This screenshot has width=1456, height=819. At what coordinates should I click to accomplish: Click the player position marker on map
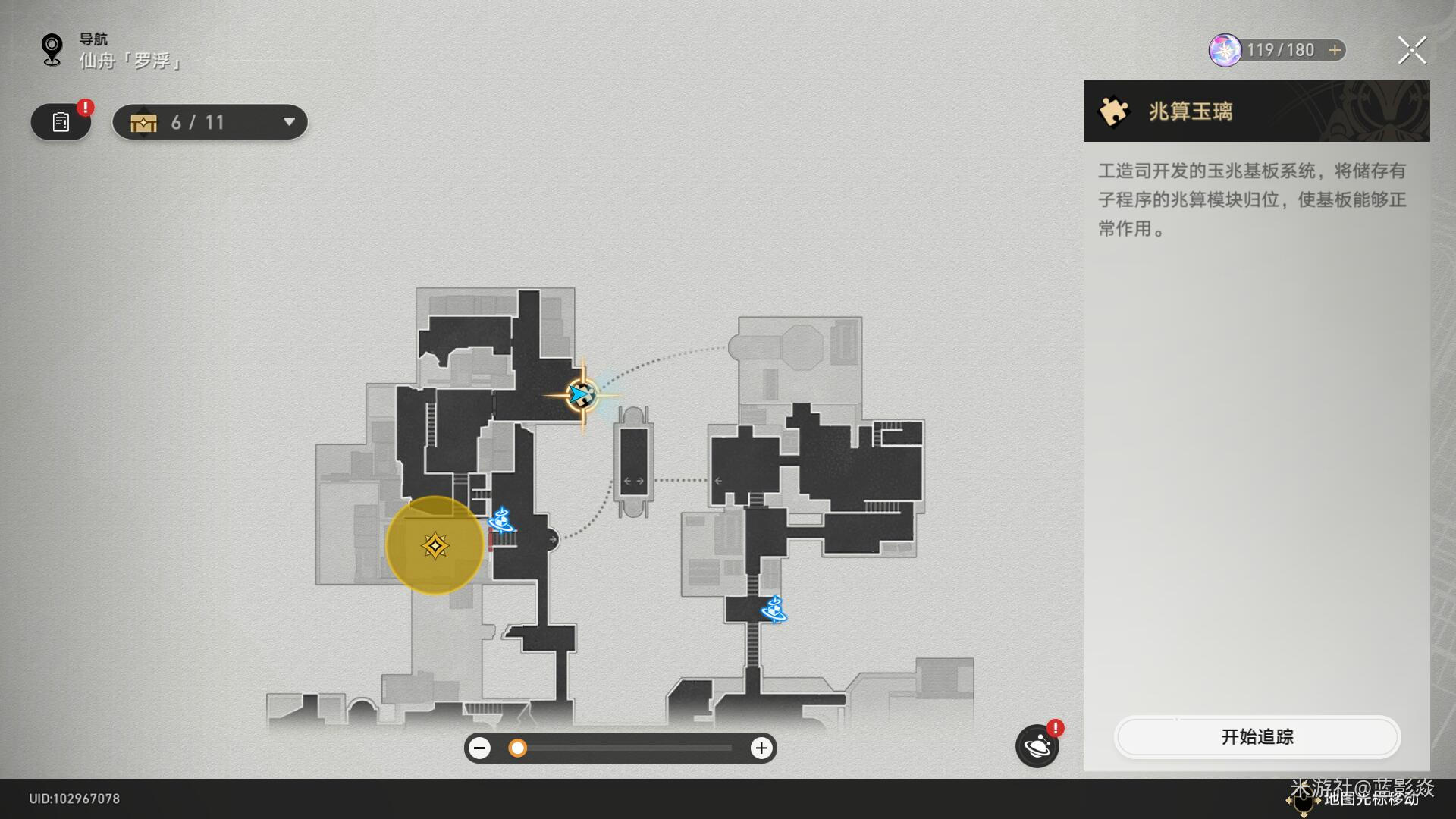(582, 395)
